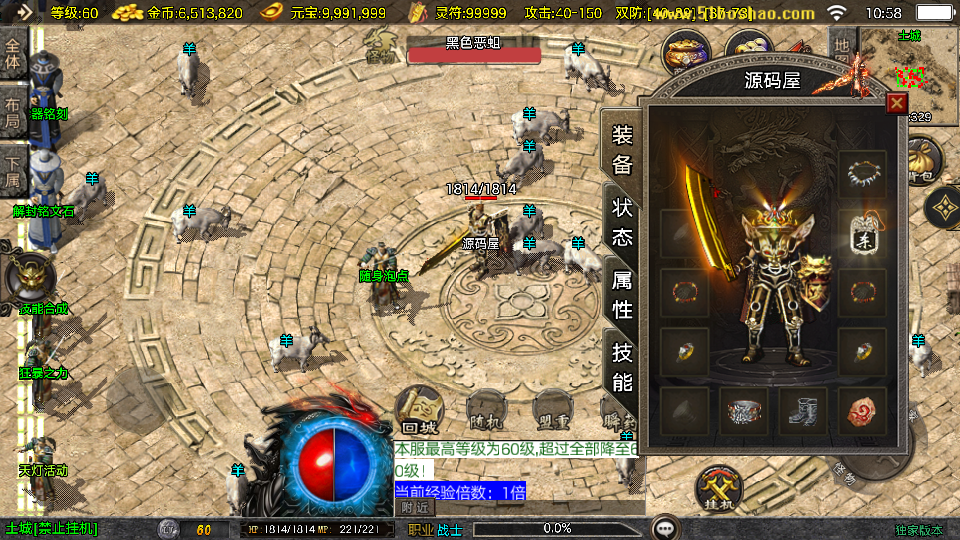The width and height of the screenshot is (960, 540).
Task: Select the equipped silver belt slot
Action: 744,411
